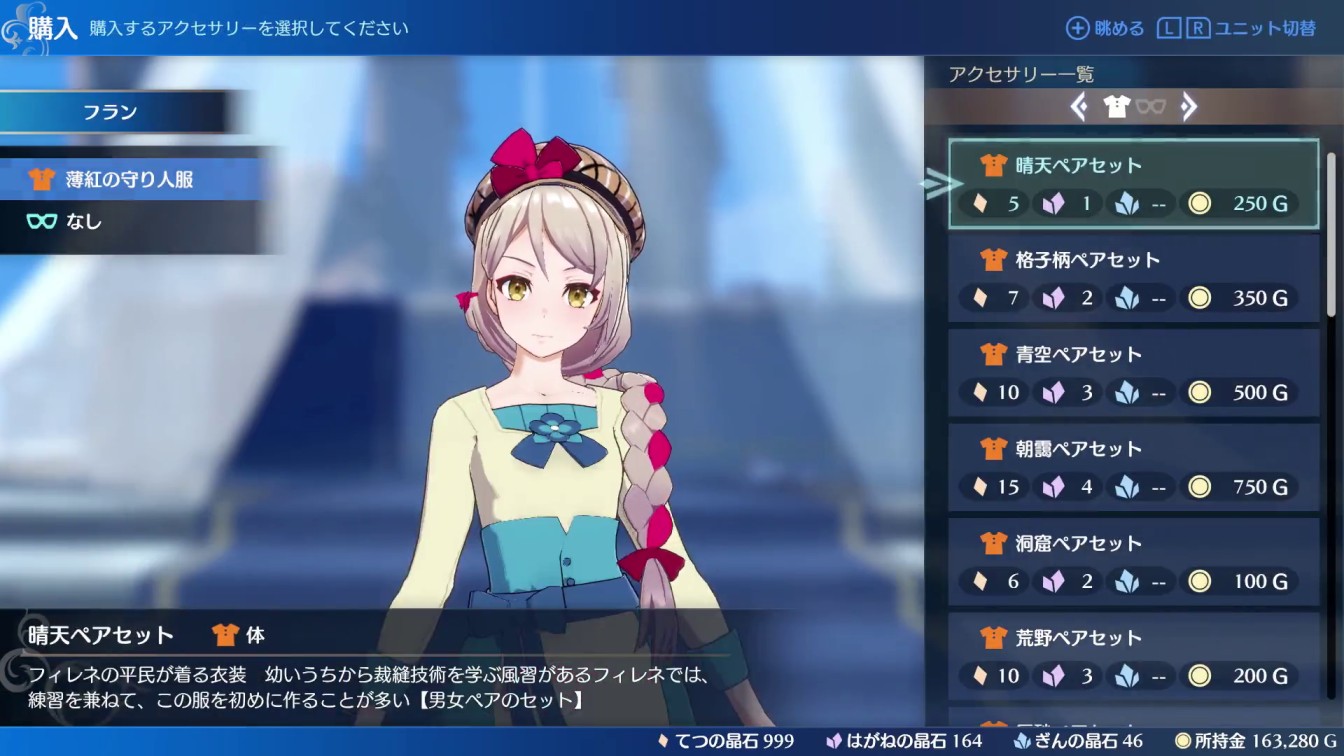Click the てつの晶石 gem icon in the bottom bar
Image resolution: width=1344 pixels, height=756 pixels.
662,741
